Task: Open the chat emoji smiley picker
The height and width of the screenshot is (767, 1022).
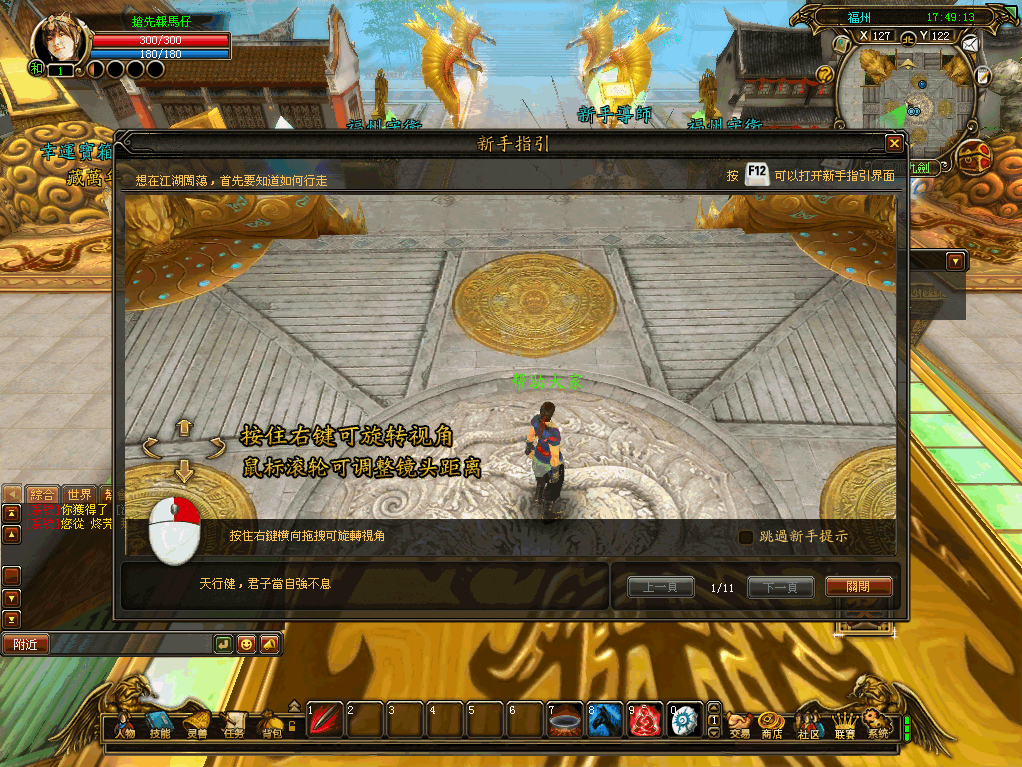Action: pos(245,645)
